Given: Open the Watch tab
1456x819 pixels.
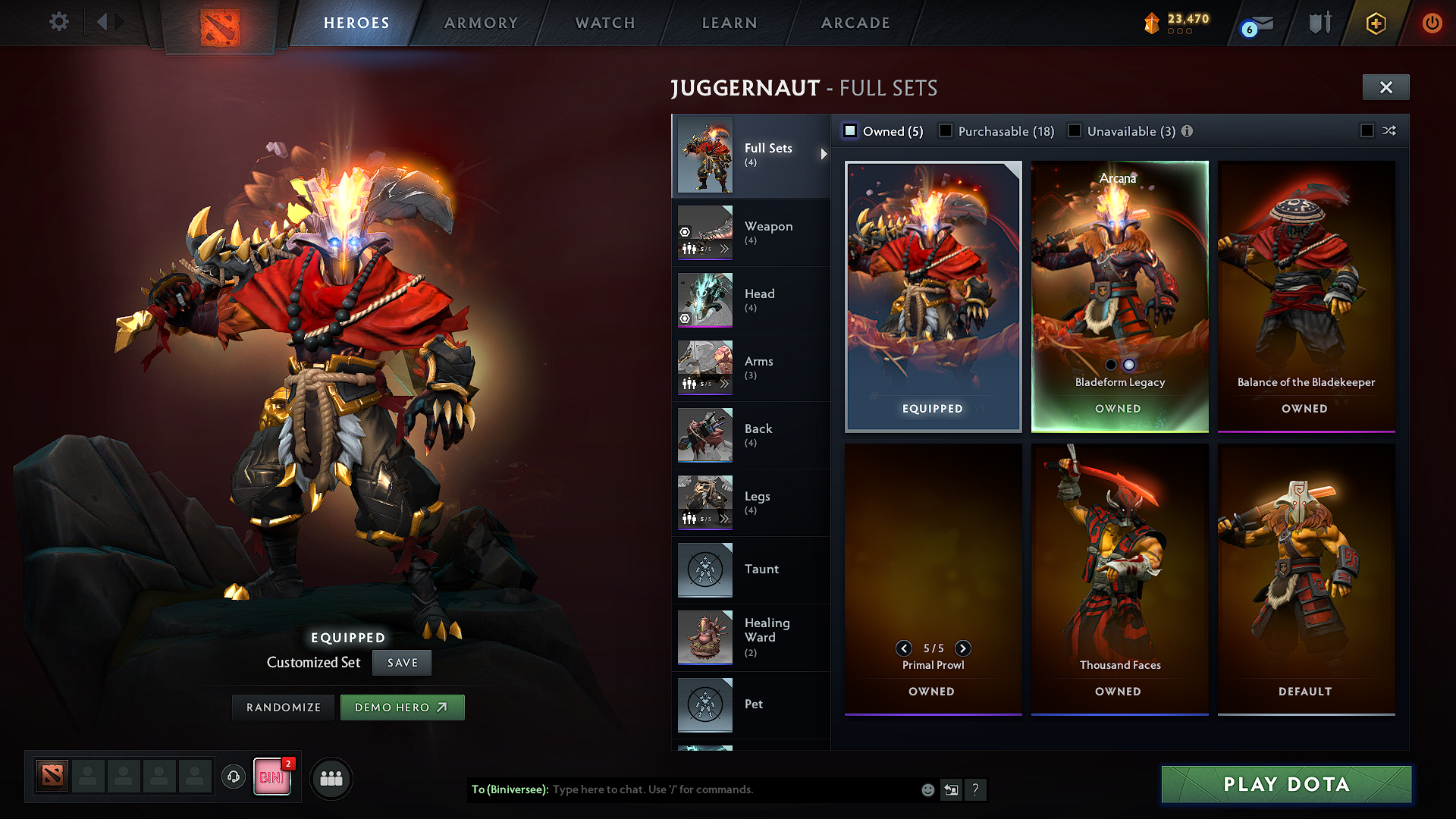Looking at the screenshot, I should 605,23.
